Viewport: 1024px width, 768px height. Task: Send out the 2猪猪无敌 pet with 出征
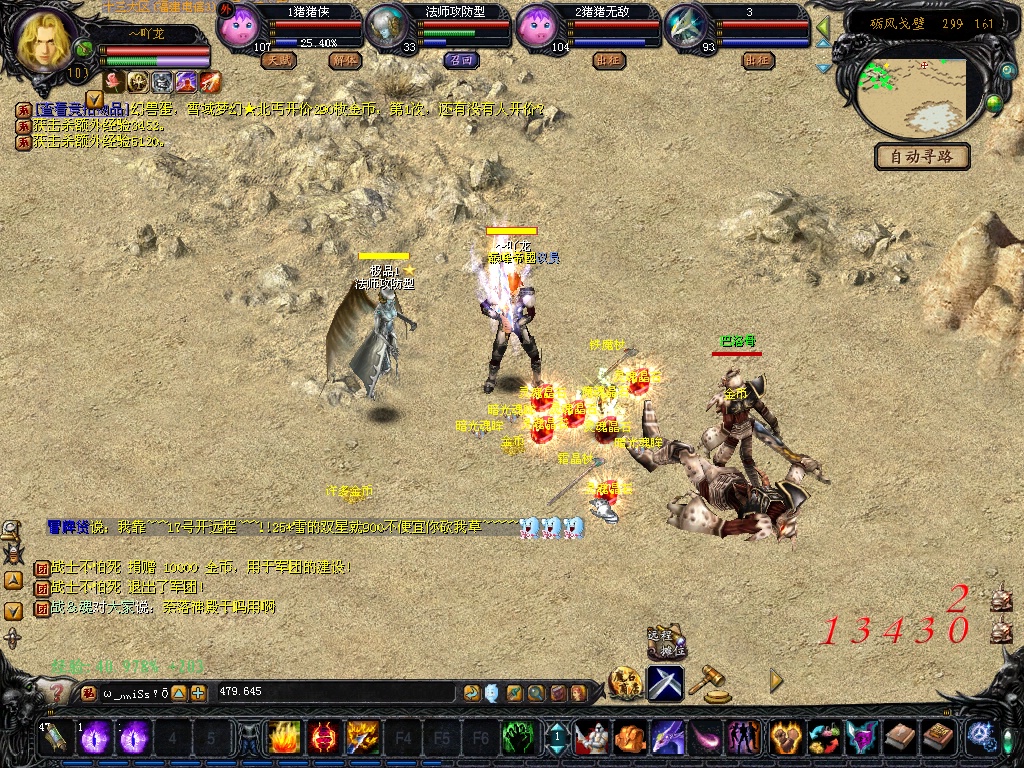point(608,61)
